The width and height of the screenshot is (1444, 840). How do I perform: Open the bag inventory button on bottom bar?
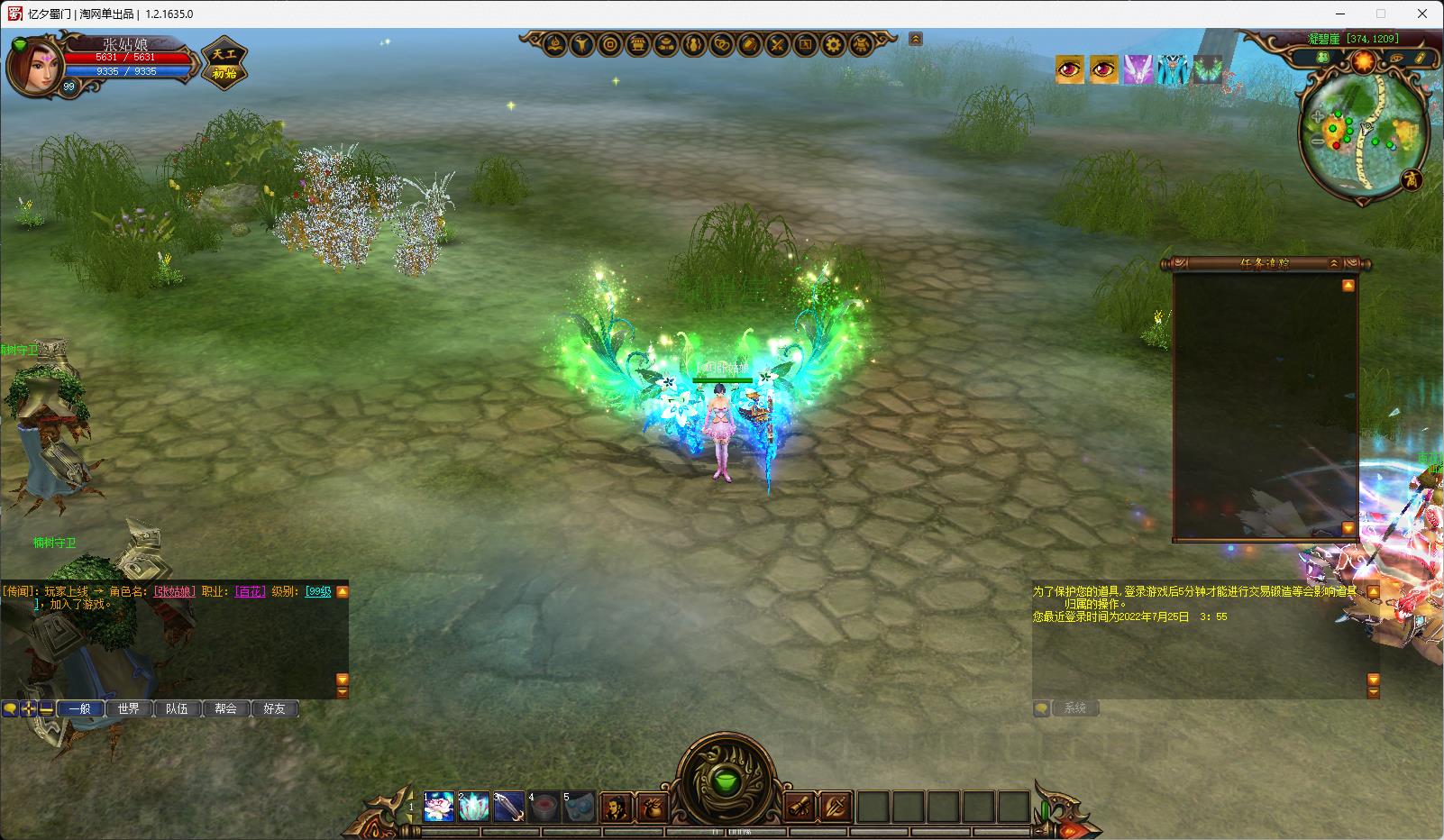pos(651,808)
